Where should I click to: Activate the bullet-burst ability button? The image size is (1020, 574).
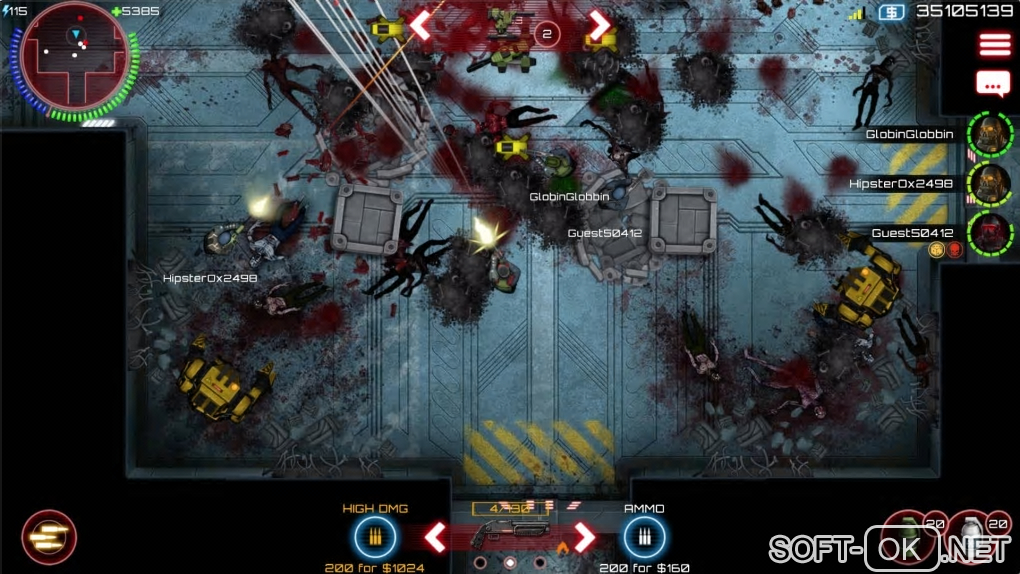click(x=48, y=538)
